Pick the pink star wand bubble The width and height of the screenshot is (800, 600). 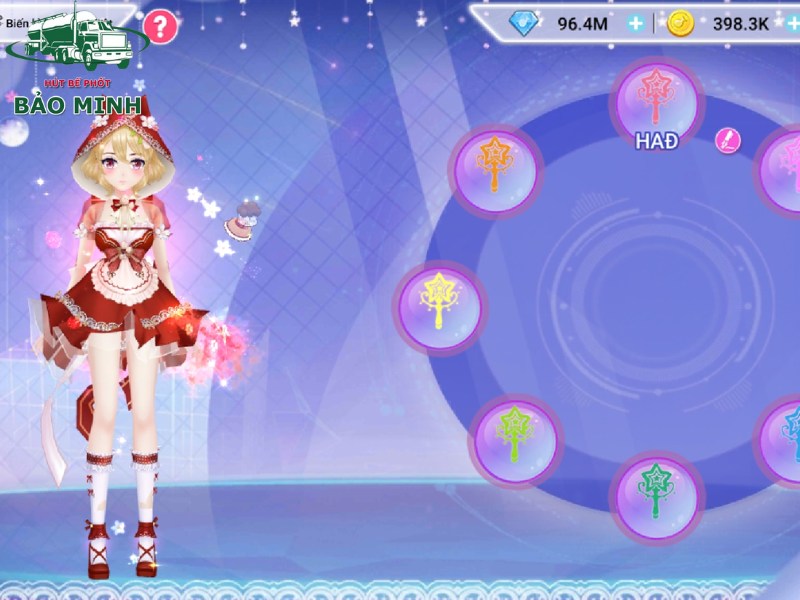[785, 170]
